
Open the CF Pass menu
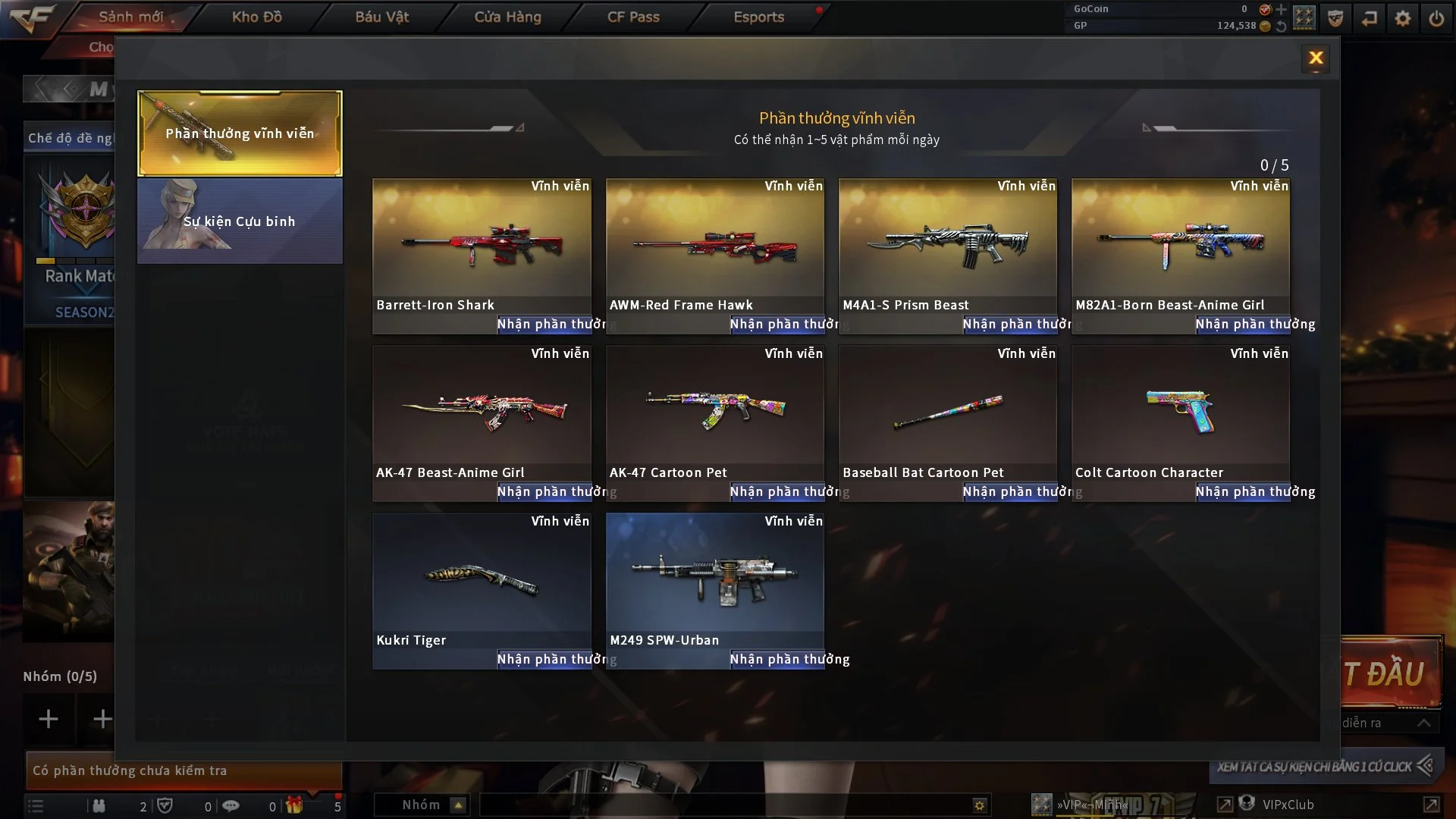tap(633, 17)
